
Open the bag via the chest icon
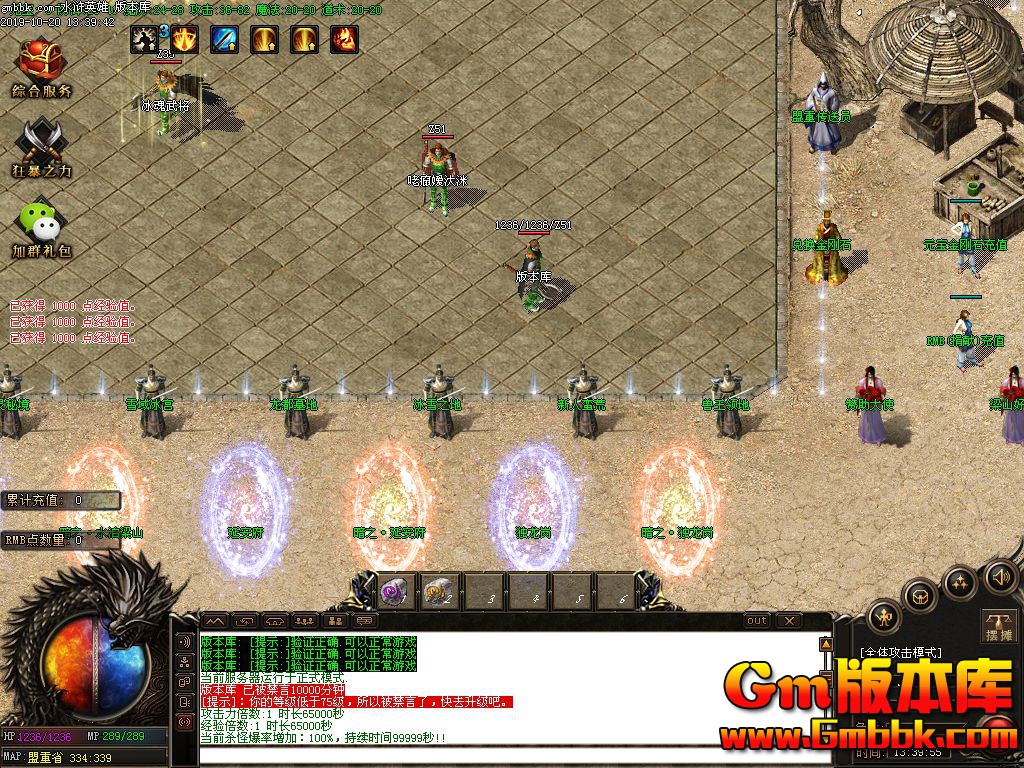[x=920, y=597]
